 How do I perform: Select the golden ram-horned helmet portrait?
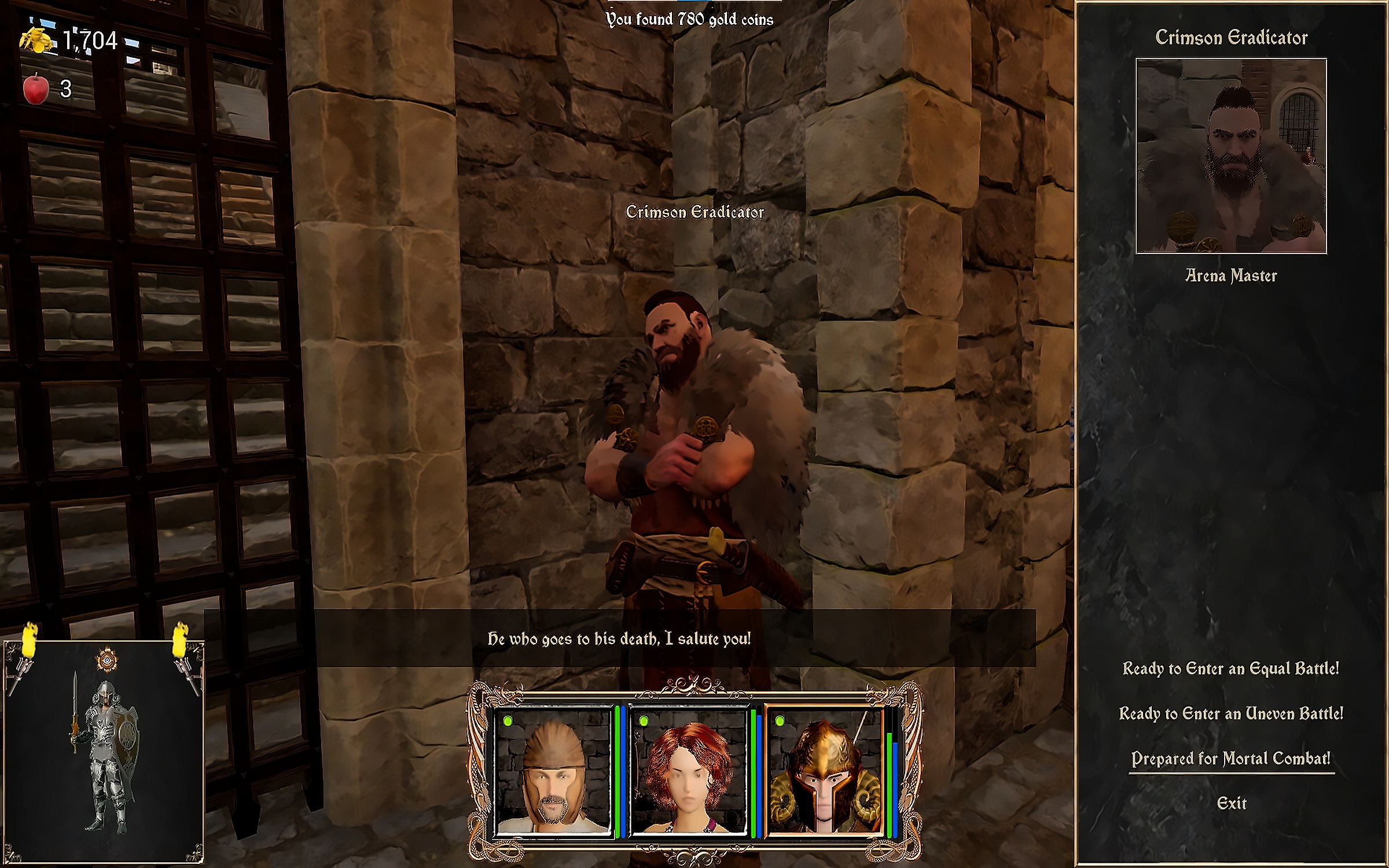coord(824,772)
